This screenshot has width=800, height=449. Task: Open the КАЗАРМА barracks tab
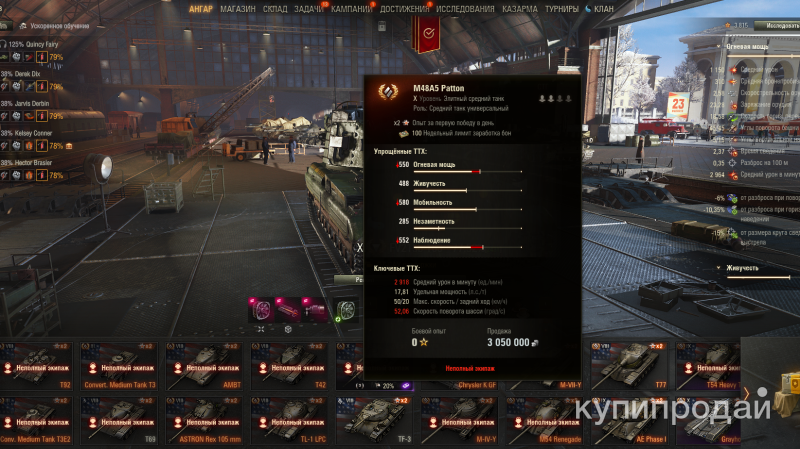click(519, 8)
